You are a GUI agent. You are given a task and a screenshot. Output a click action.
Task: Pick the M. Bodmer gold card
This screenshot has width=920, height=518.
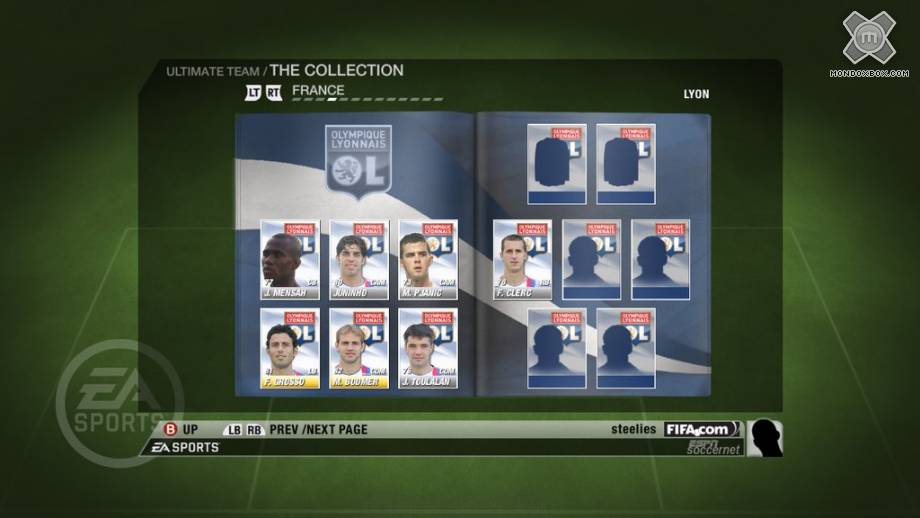[359, 348]
